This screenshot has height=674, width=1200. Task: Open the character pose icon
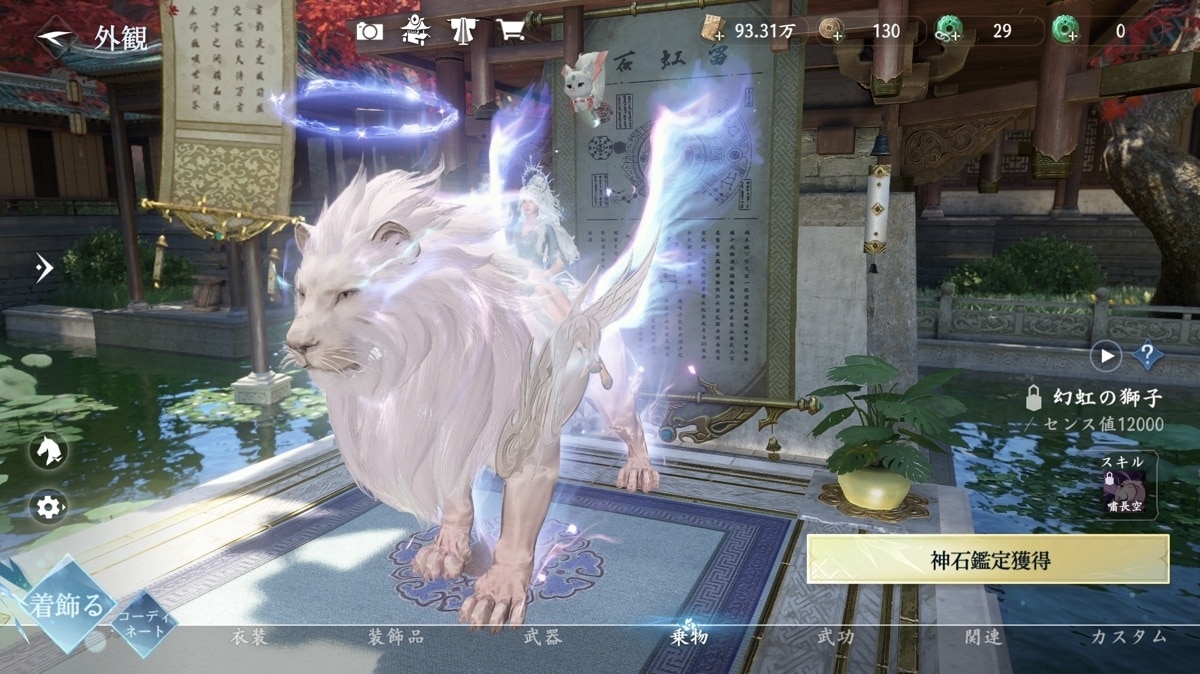(x=416, y=31)
